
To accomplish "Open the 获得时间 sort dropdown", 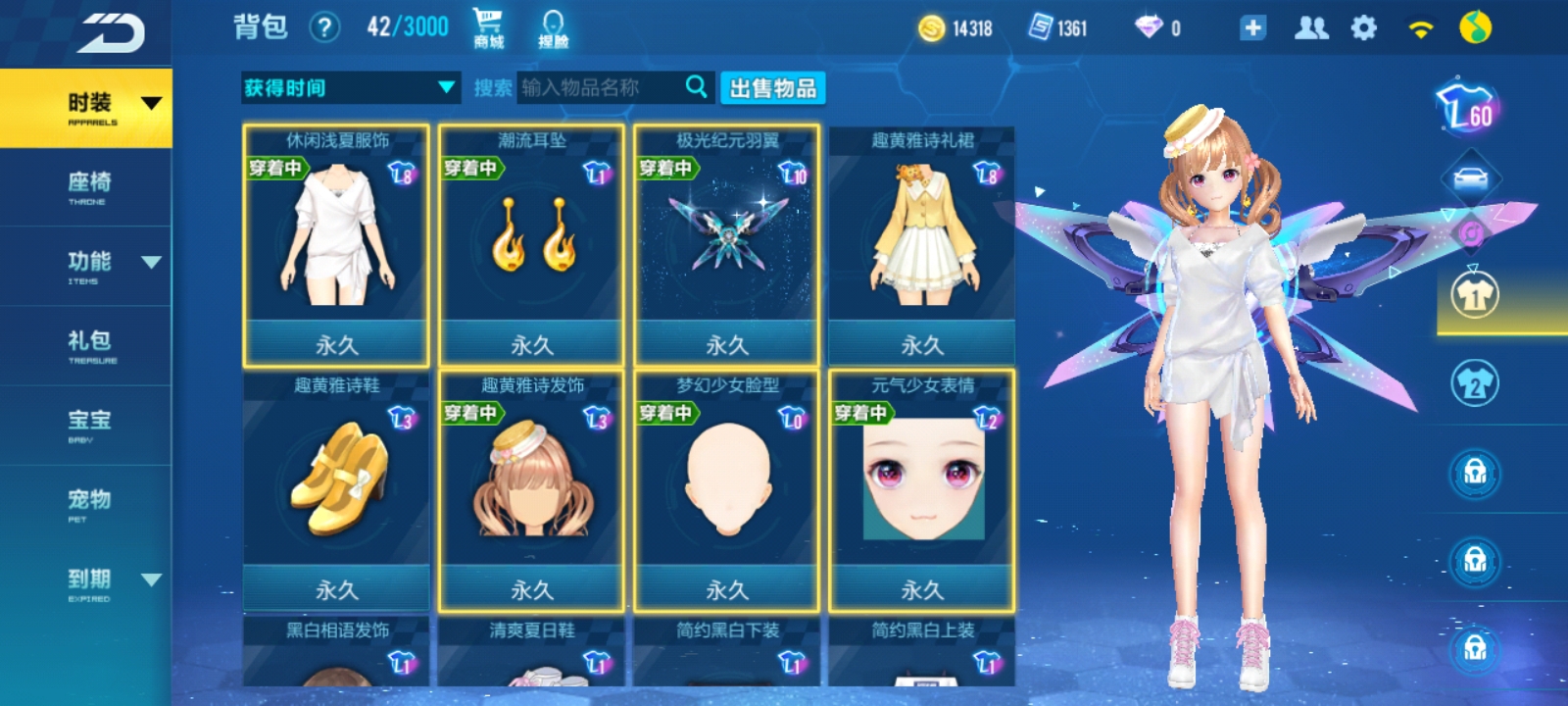I will point(350,88).
